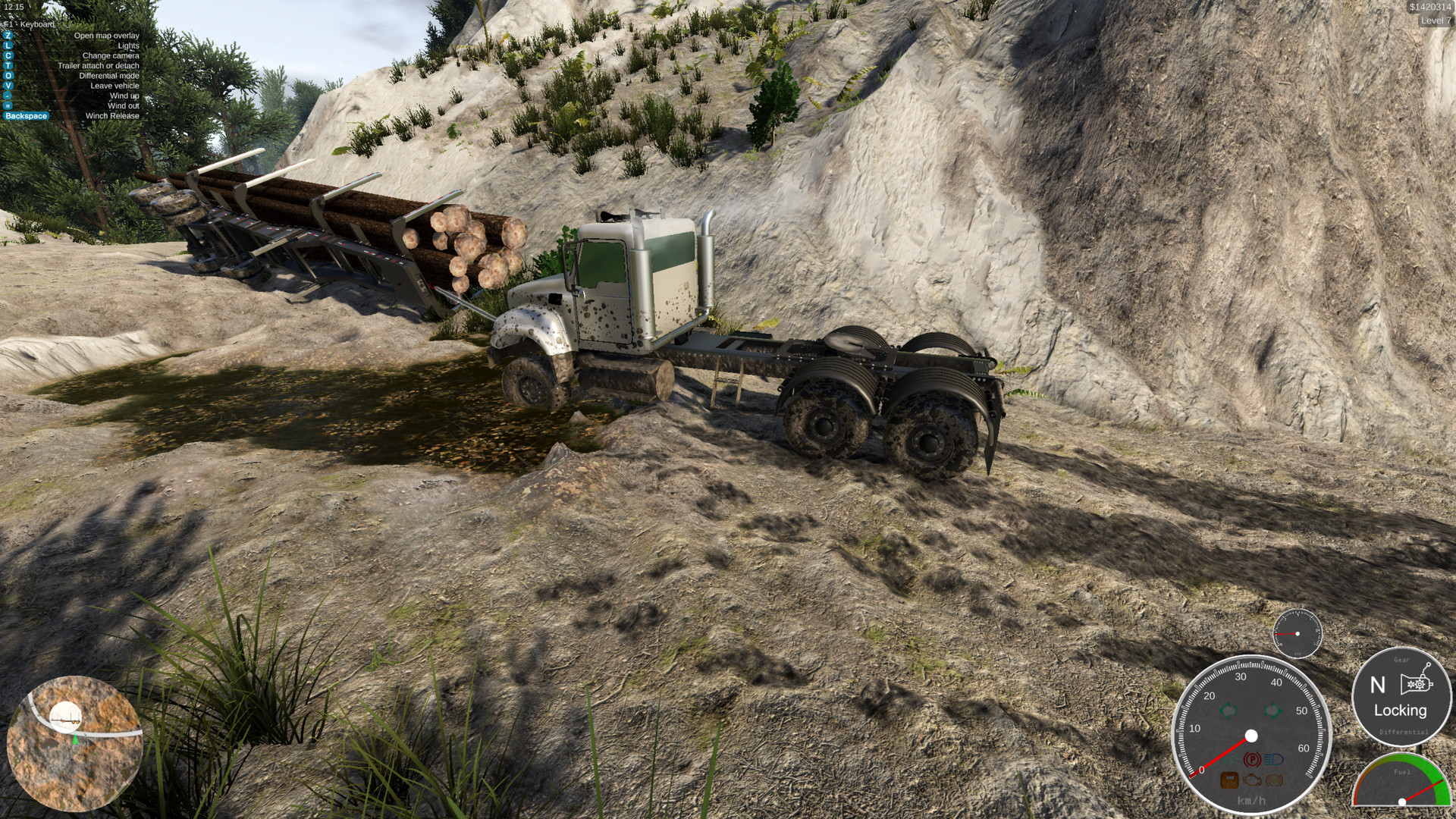Viewport: 1456px width, 819px height.
Task: Click the Winch Release Backspace button
Action: pyautogui.click(x=27, y=115)
